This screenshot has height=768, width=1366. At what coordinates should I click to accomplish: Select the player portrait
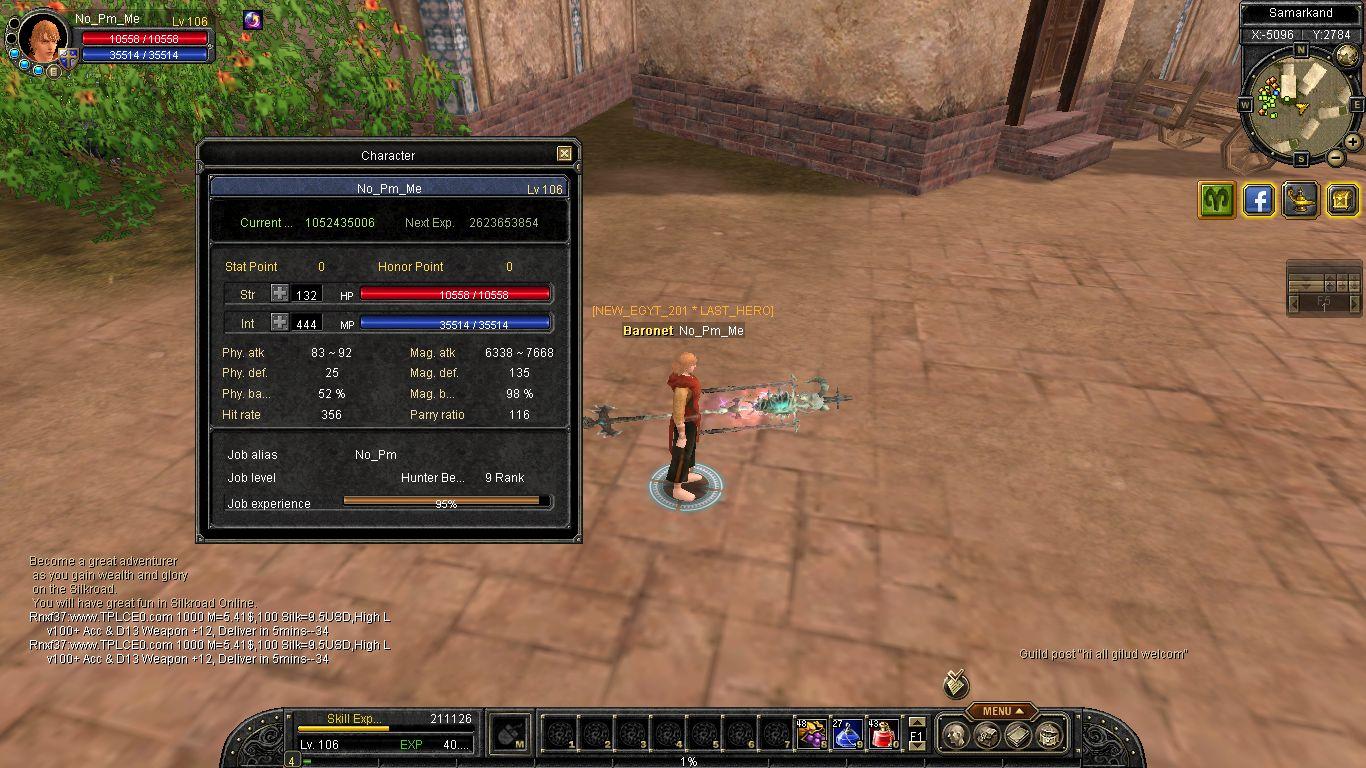(45, 38)
